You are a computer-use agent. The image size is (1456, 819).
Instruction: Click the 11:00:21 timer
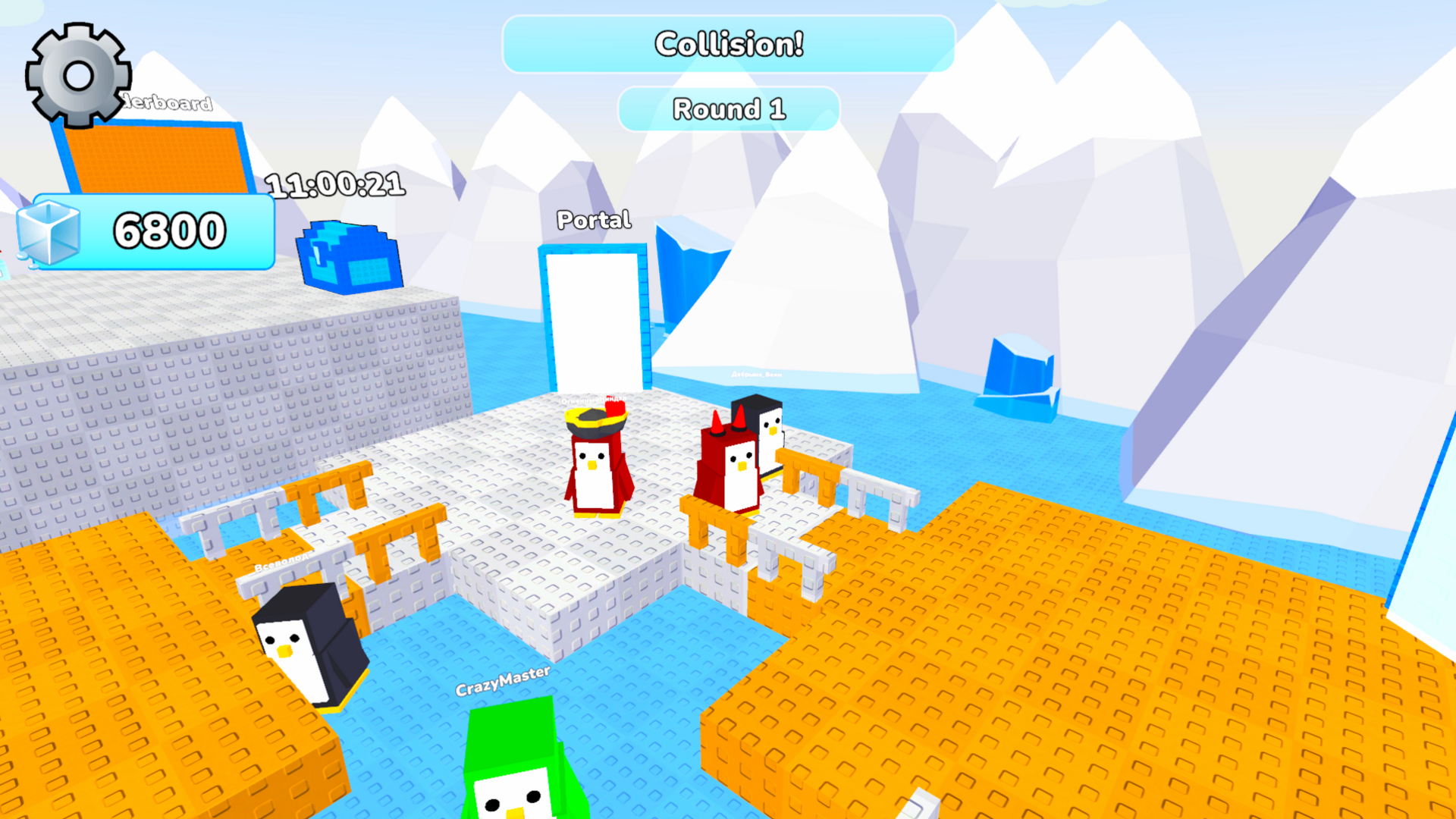point(336,185)
